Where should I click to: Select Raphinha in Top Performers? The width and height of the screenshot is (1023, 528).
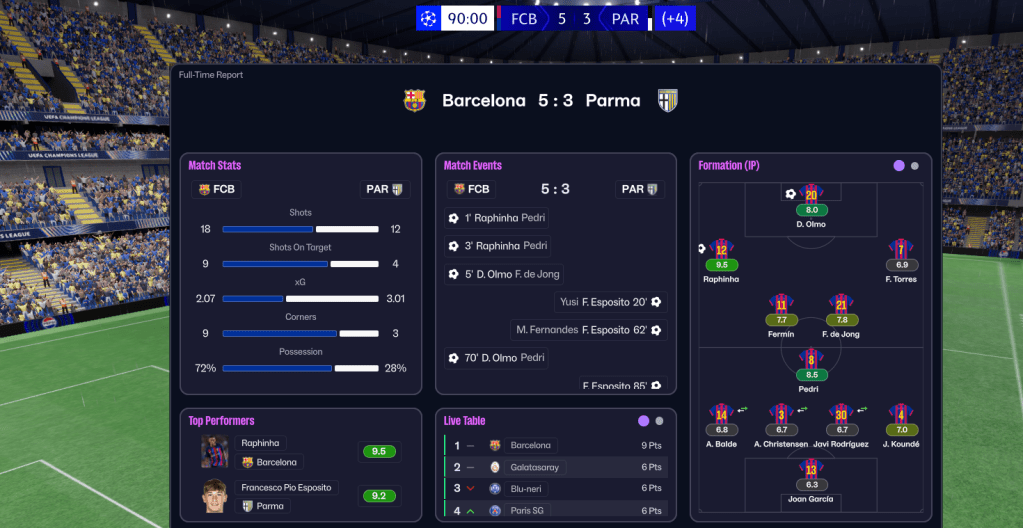tap(263, 443)
